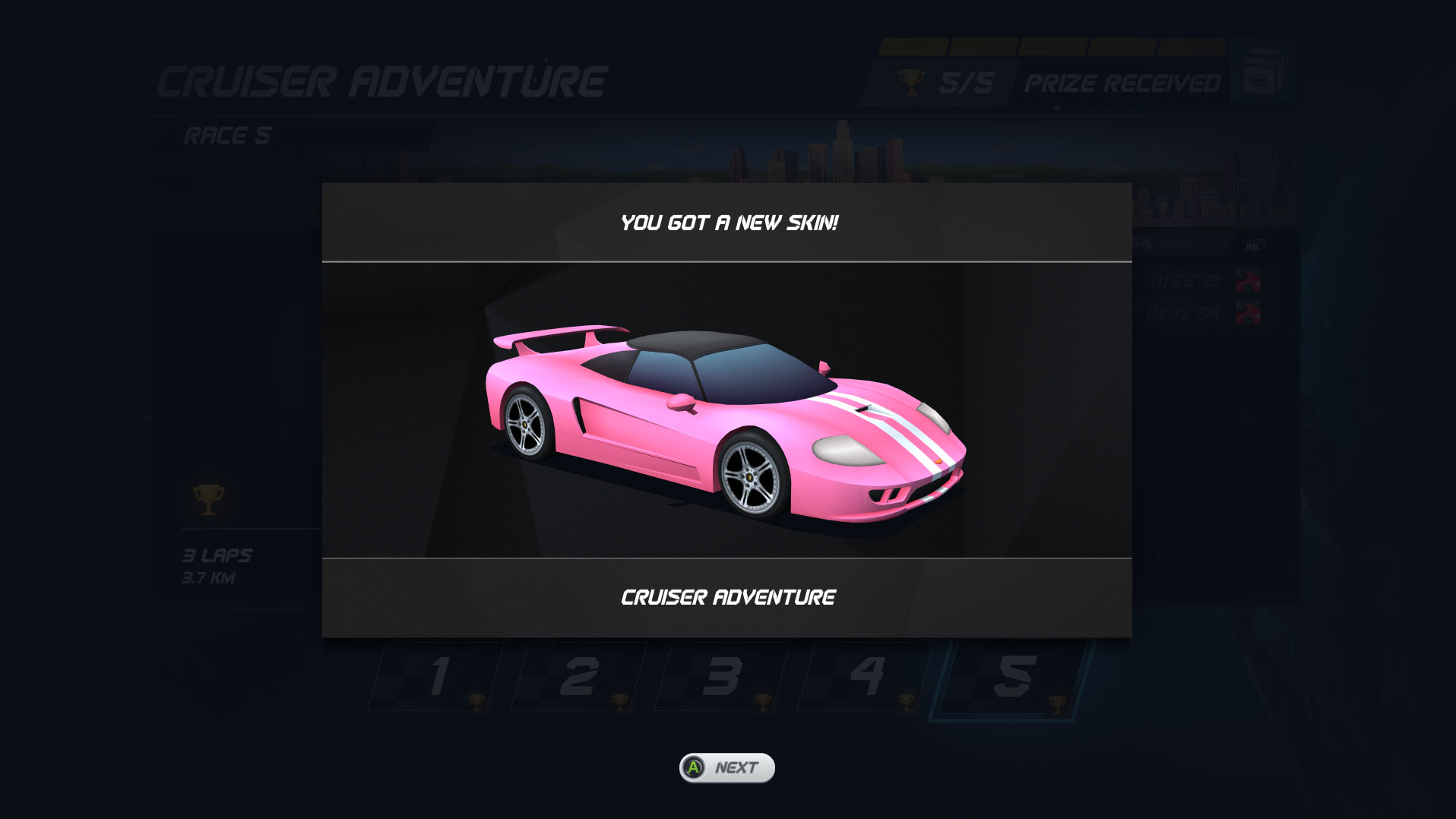This screenshot has height=819, width=1456.
Task: Click the Cruiser Adventure title link
Action: [x=380, y=80]
